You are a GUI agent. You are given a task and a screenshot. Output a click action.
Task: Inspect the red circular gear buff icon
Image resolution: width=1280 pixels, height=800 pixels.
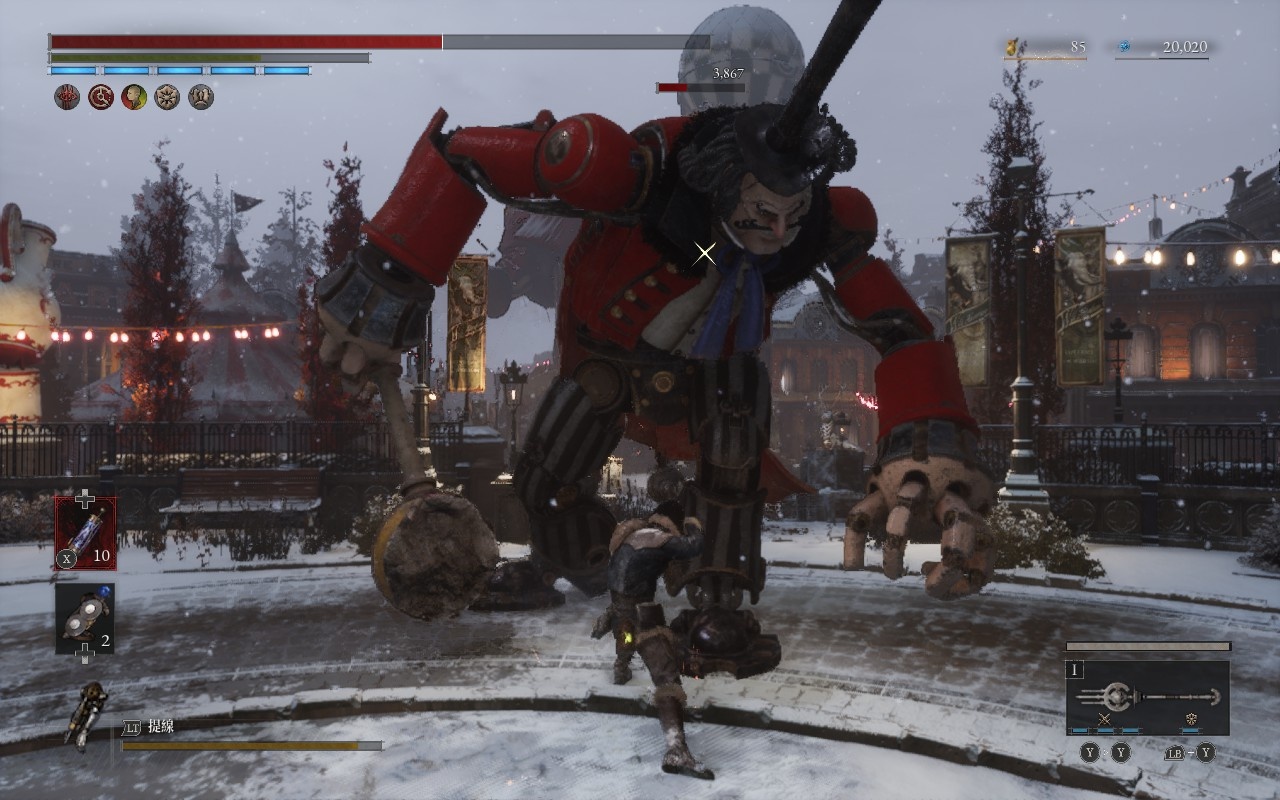click(101, 97)
